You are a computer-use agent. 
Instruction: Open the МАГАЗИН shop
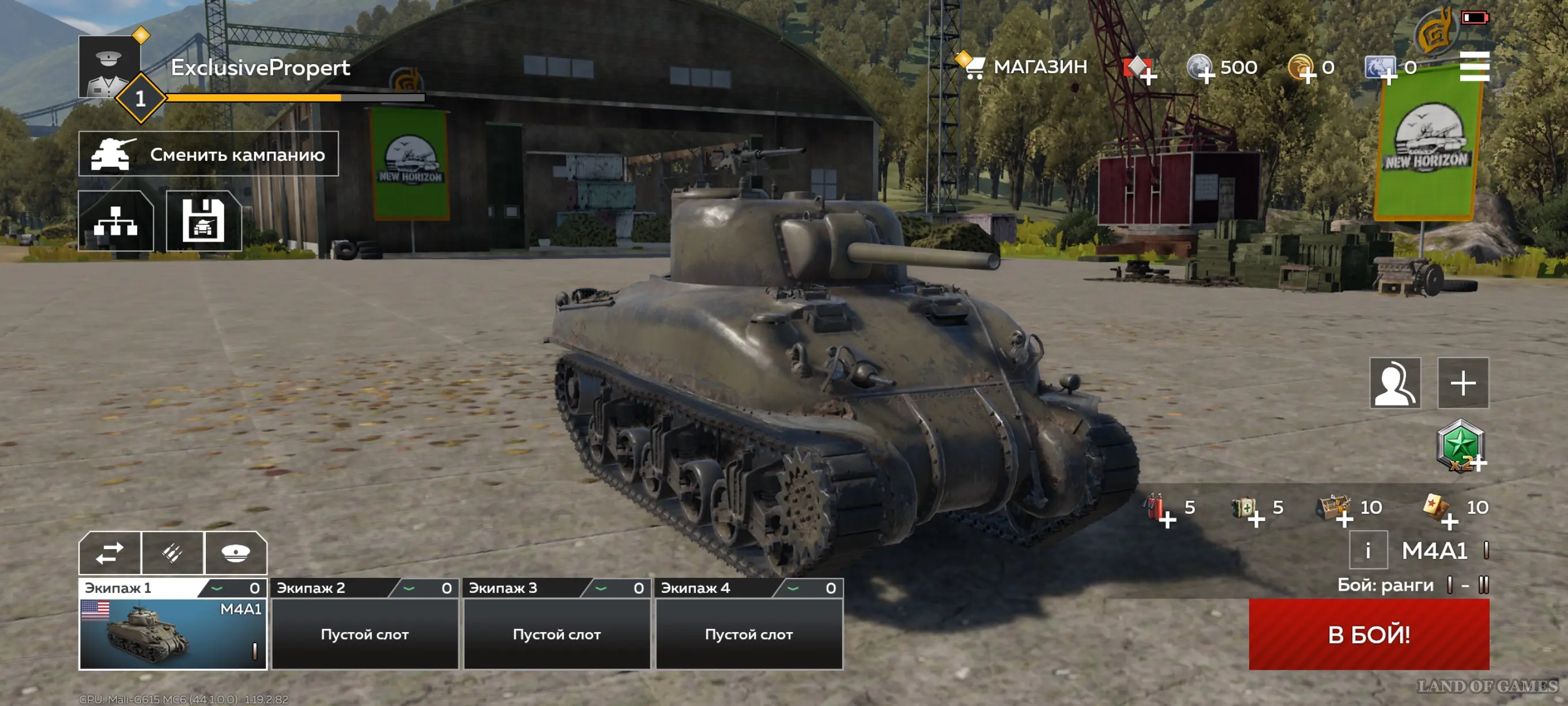1027,67
